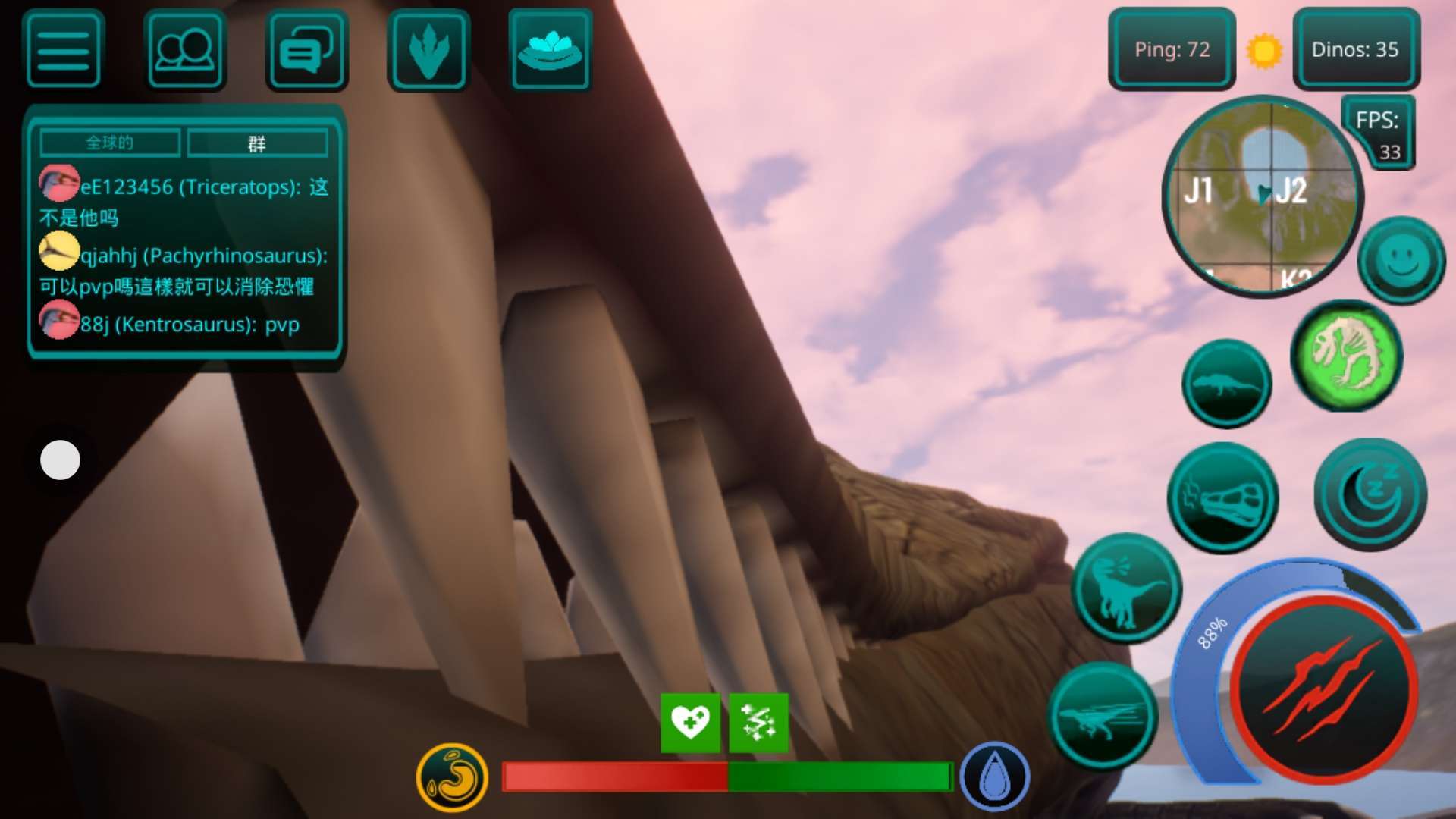Open the friends group panel
Screen dimensions: 1456x819
(185, 50)
